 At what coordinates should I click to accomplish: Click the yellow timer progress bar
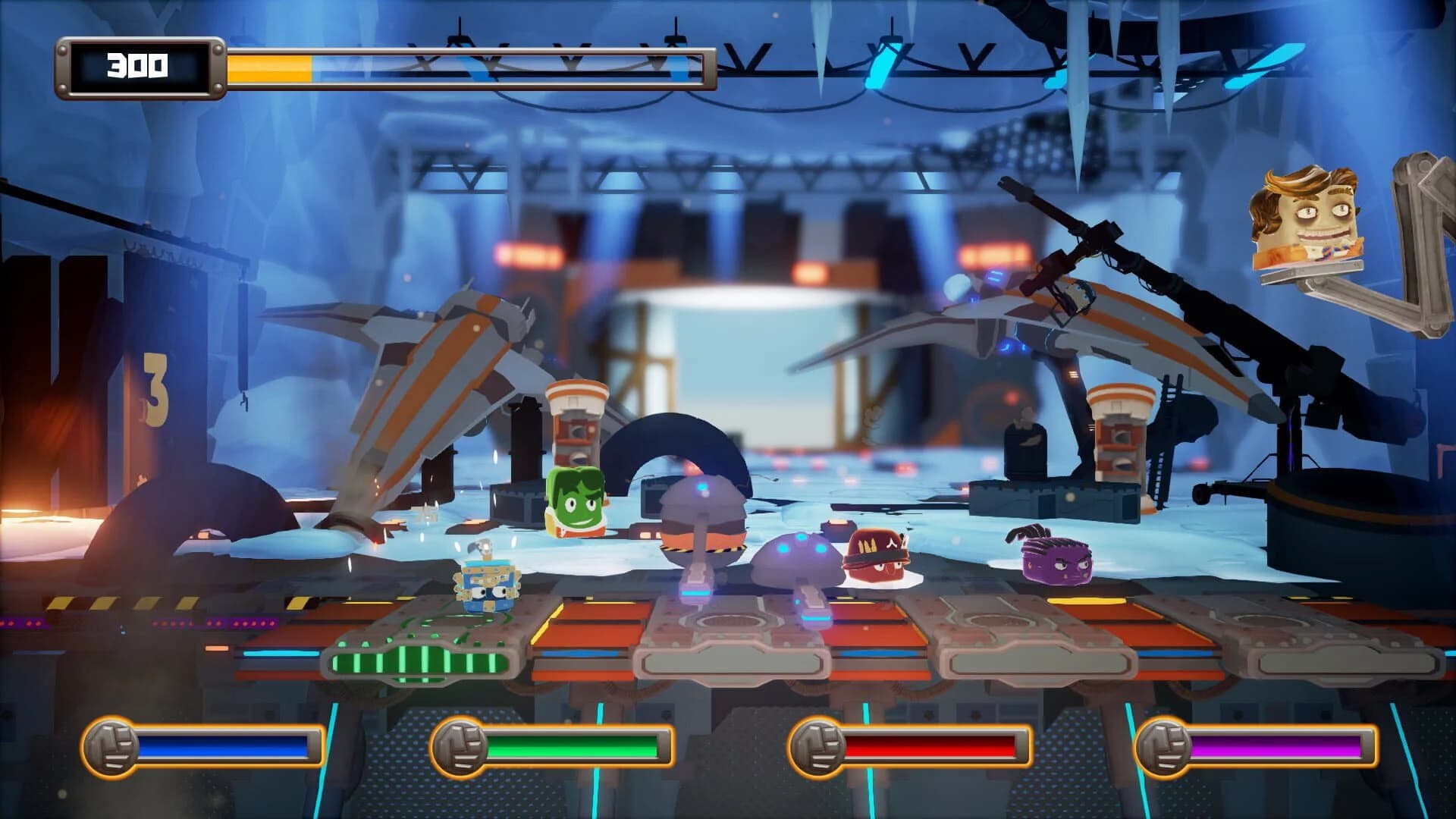[269, 67]
